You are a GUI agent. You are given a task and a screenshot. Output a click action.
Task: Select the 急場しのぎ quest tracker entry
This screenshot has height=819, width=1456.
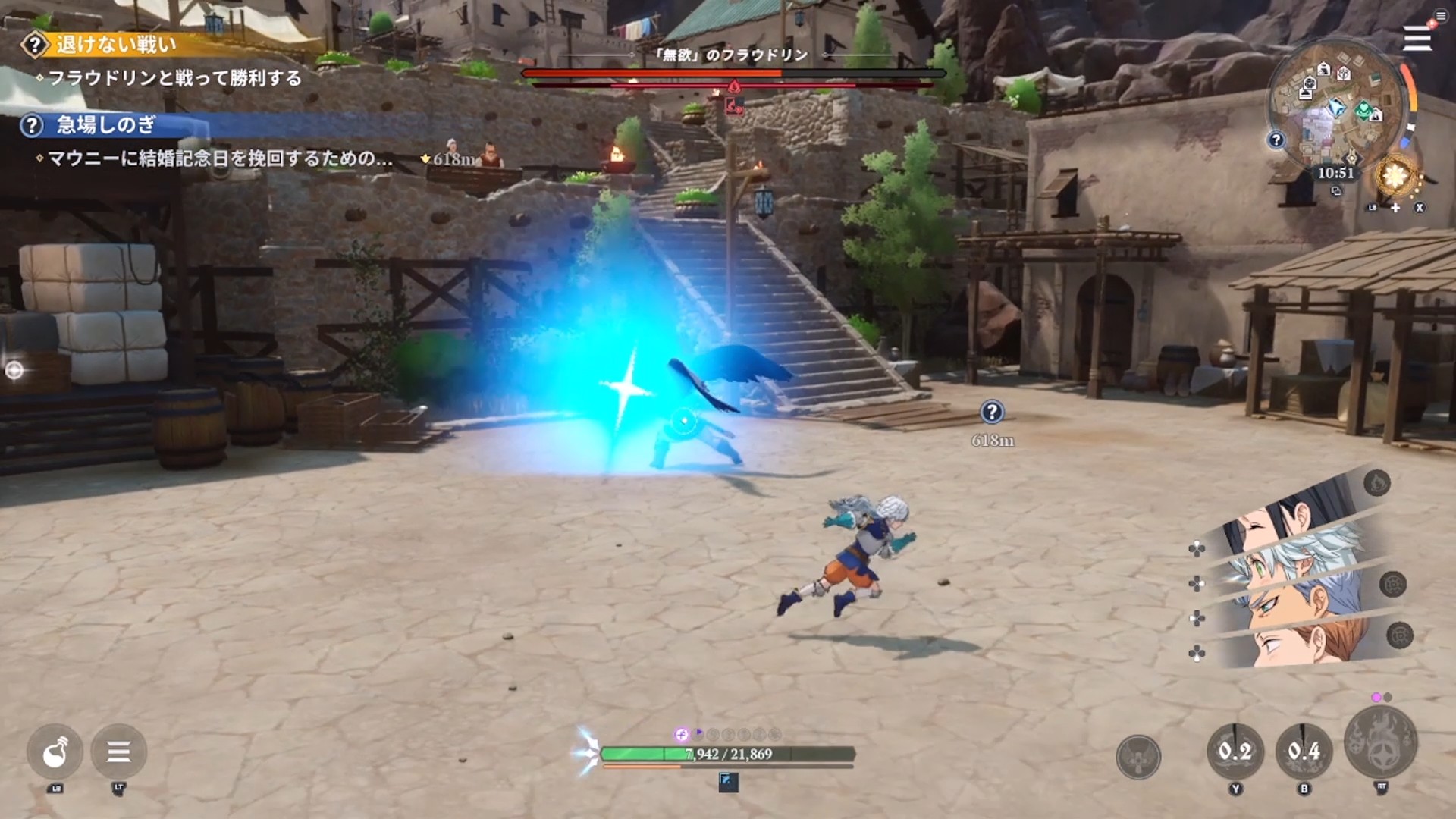point(105,125)
